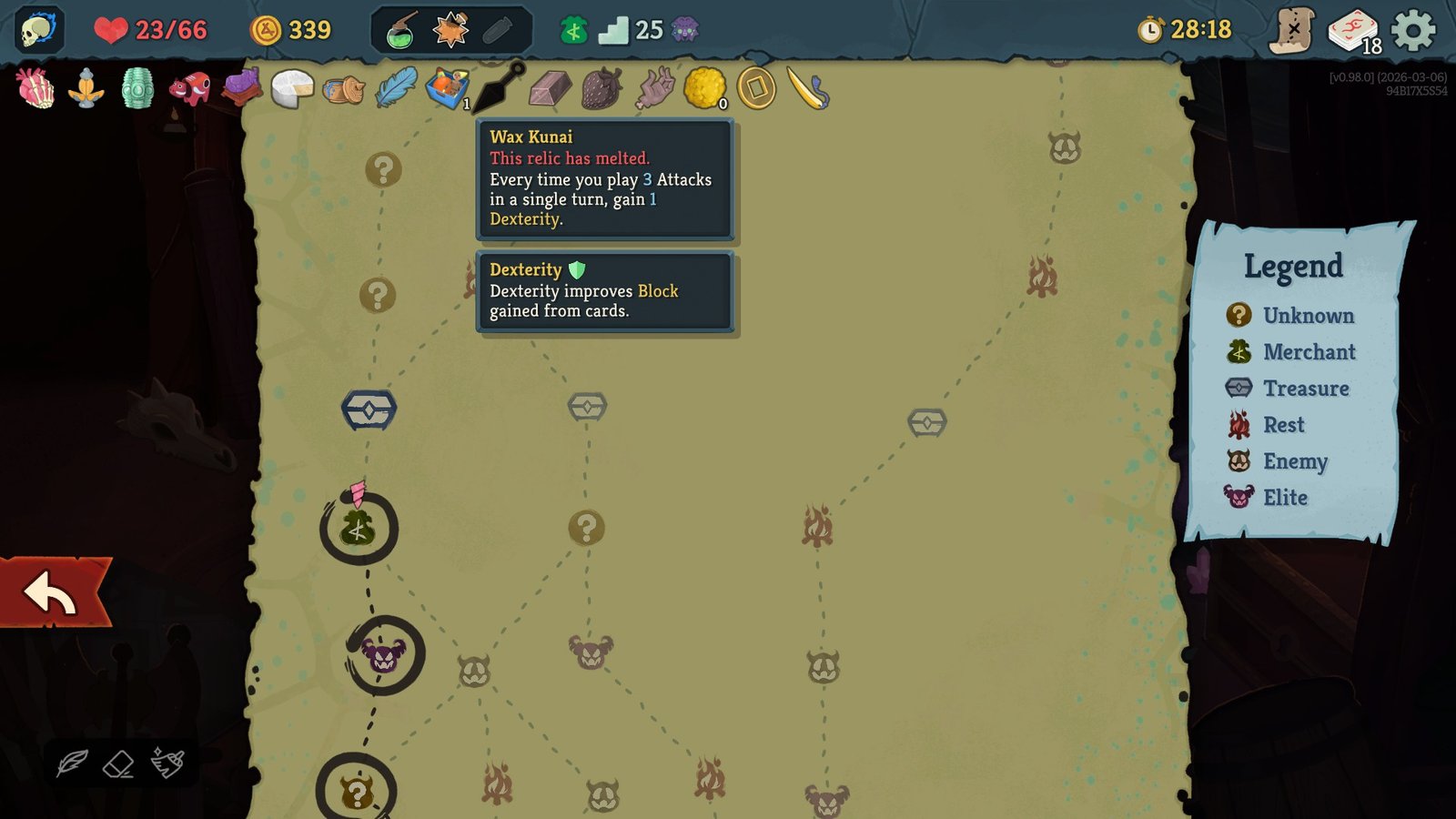Click the blue feather relic
The height and width of the screenshot is (819, 1456).
pos(399,89)
